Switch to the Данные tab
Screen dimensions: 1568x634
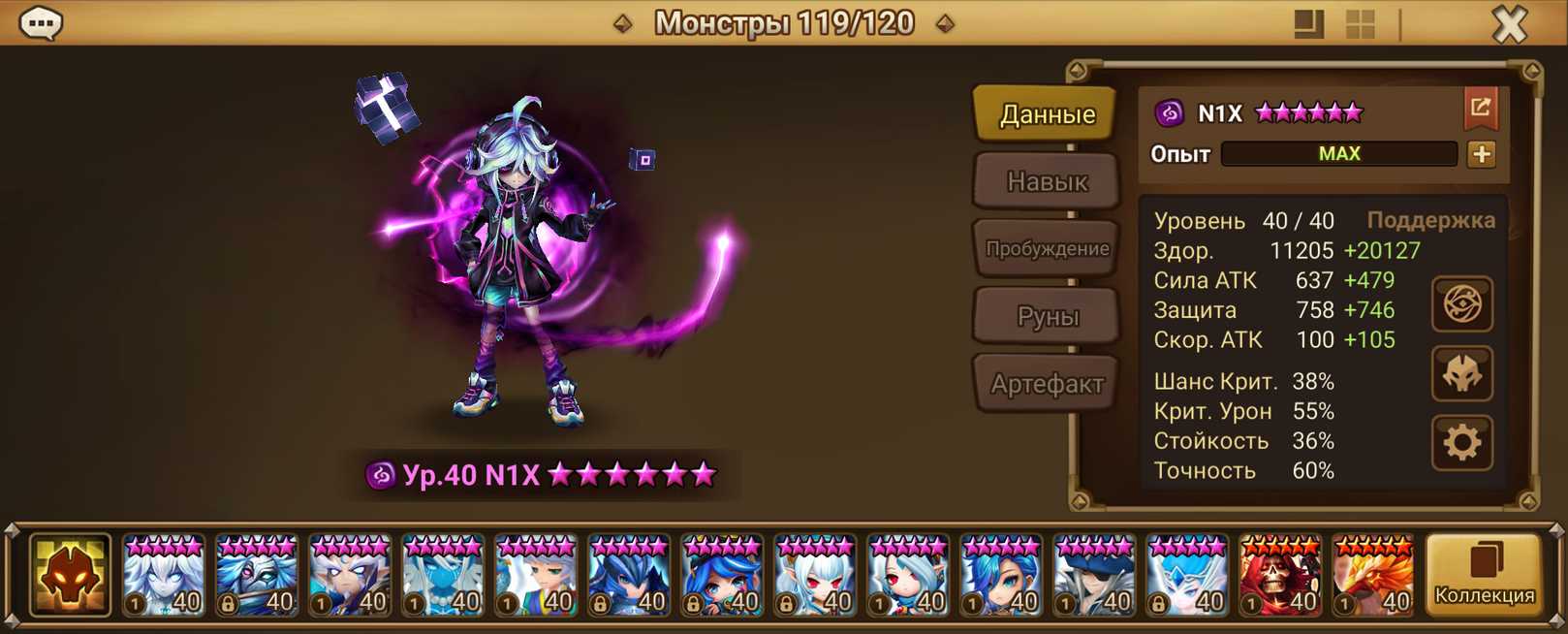pyautogui.click(x=1047, y=114)
